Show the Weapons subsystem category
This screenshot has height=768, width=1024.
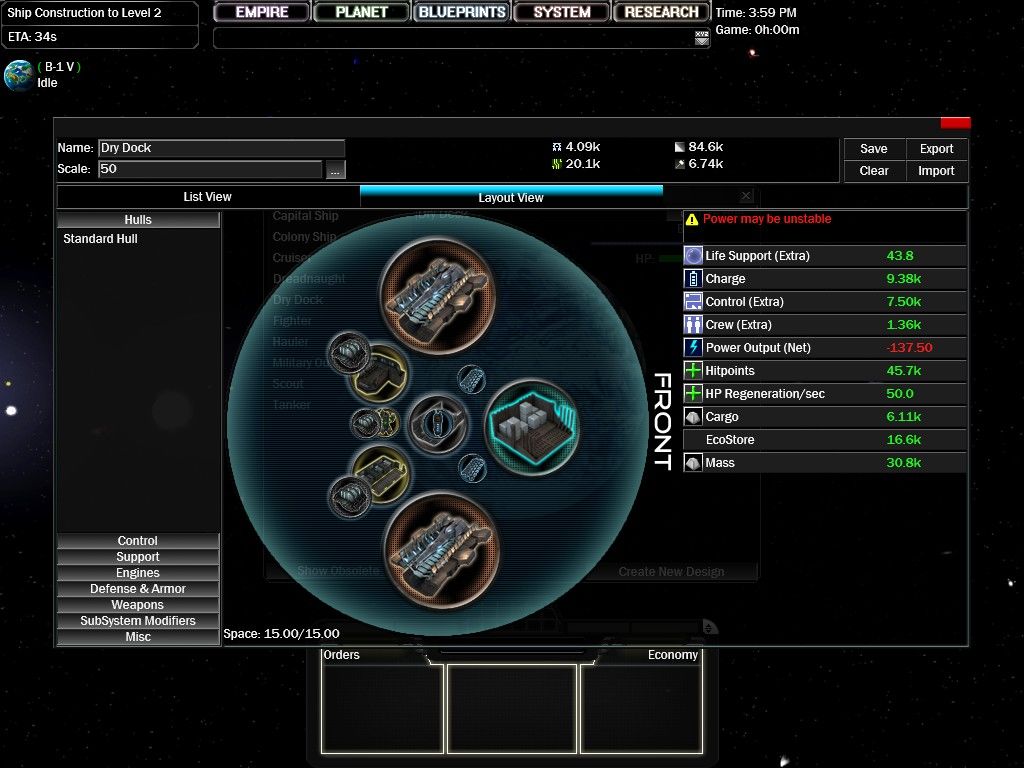[138, 605]
